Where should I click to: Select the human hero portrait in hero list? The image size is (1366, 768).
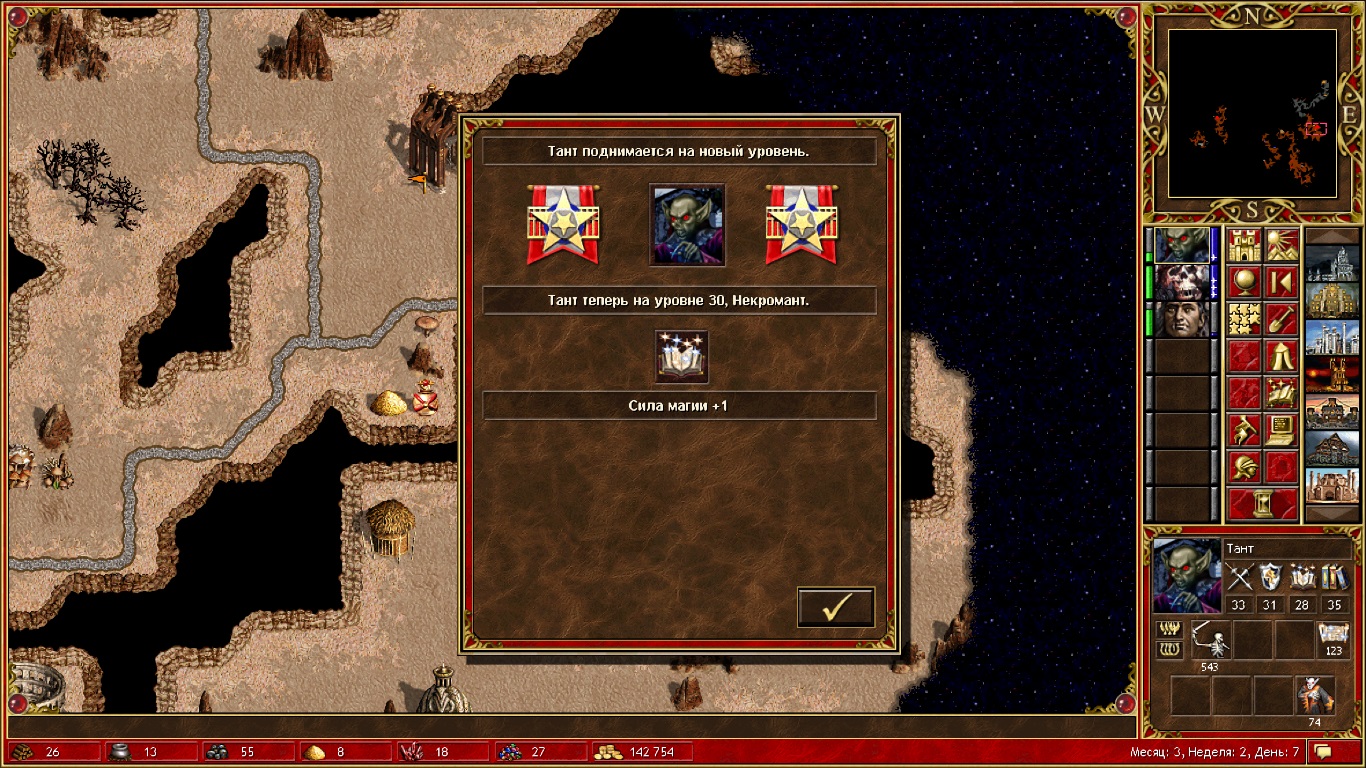coord(1181,319)
